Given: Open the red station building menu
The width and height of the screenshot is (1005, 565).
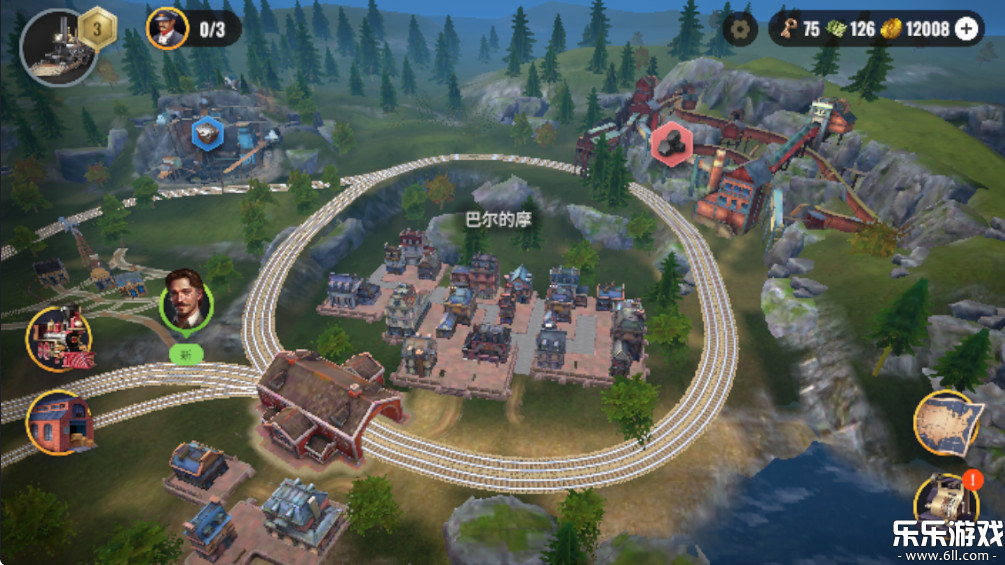Looking at the screenshot, I should click(60, 422).
